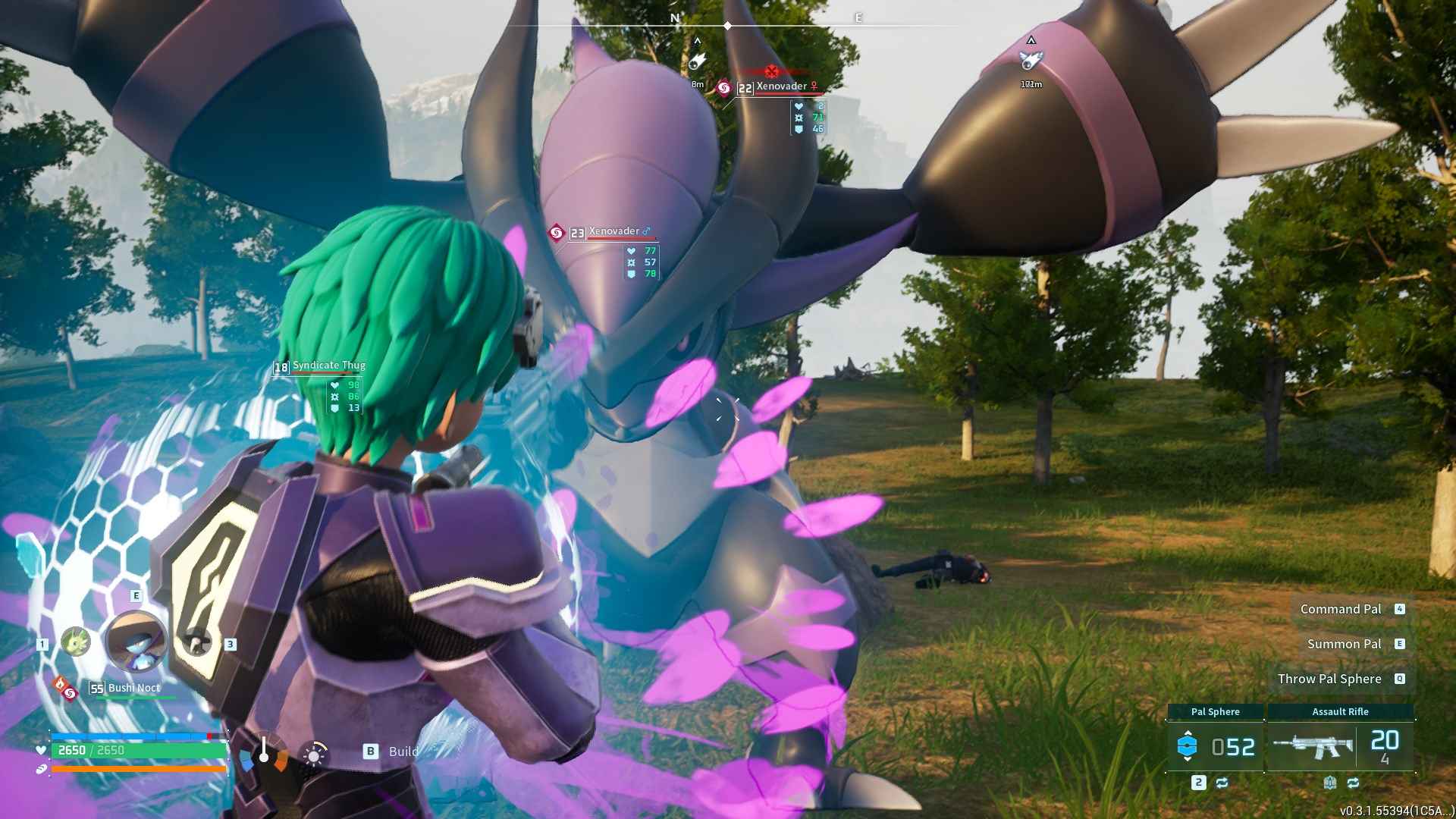Viewport: 1456px width, 819px height.
Task: Click the swap arrows under Assault Rifle
Action: click(x=1353, y=783)
